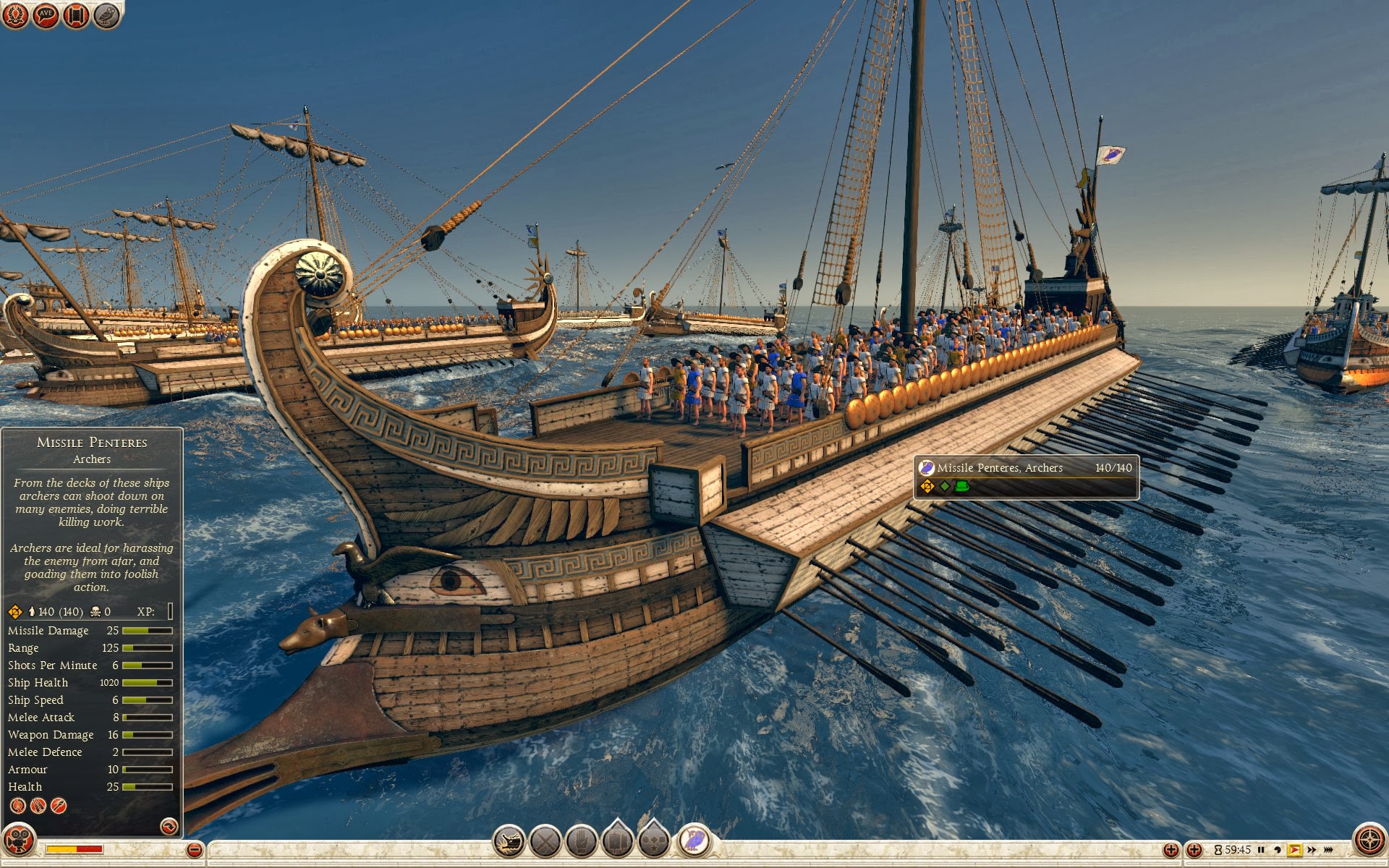Screen dimensions: 1389x868
Task: Open the AVE chat bubble
Action: [x=46, y=15]
